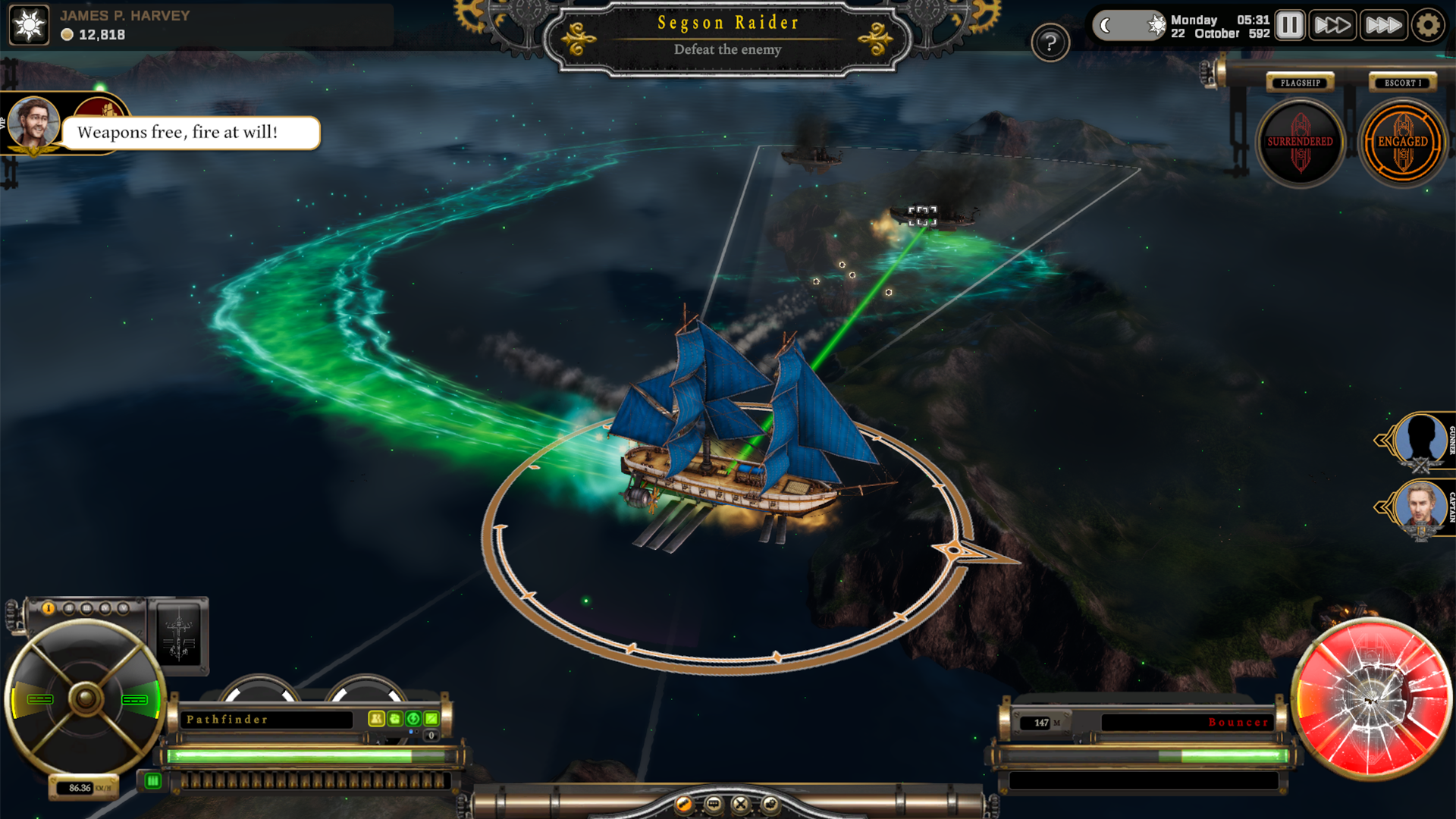Viewport: 1456px width, 819px height.
Task: Engage gear I on the helm throttle
Action: (x=48, y=607)
